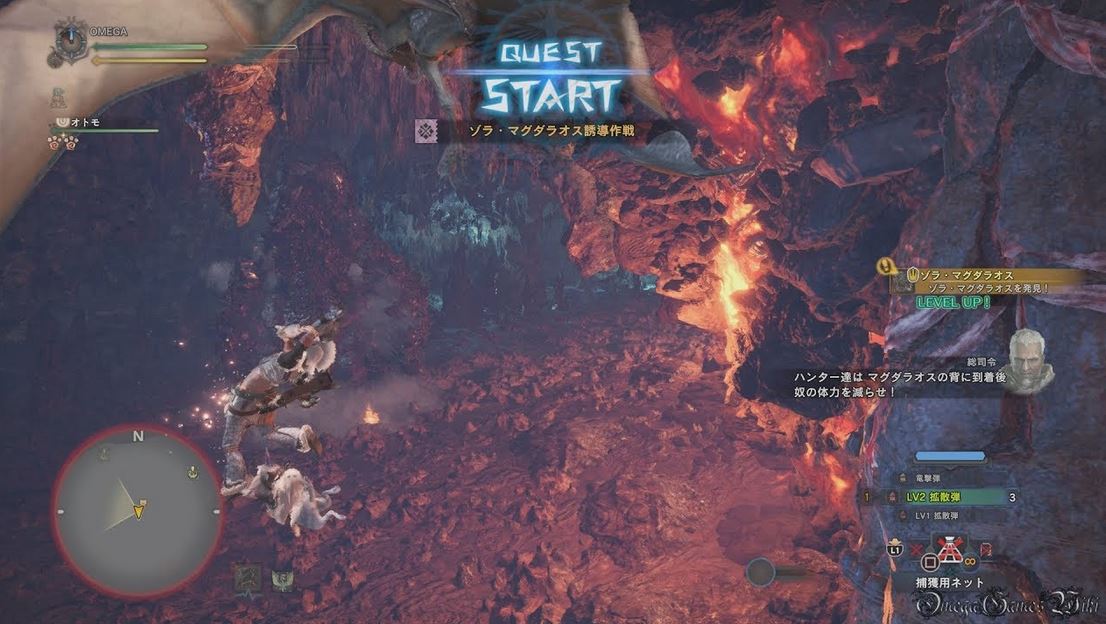The width and height of the screenshot is (1106, 624).
Task: Click the yellow player arrow on minimap
Action: [139, 511]
